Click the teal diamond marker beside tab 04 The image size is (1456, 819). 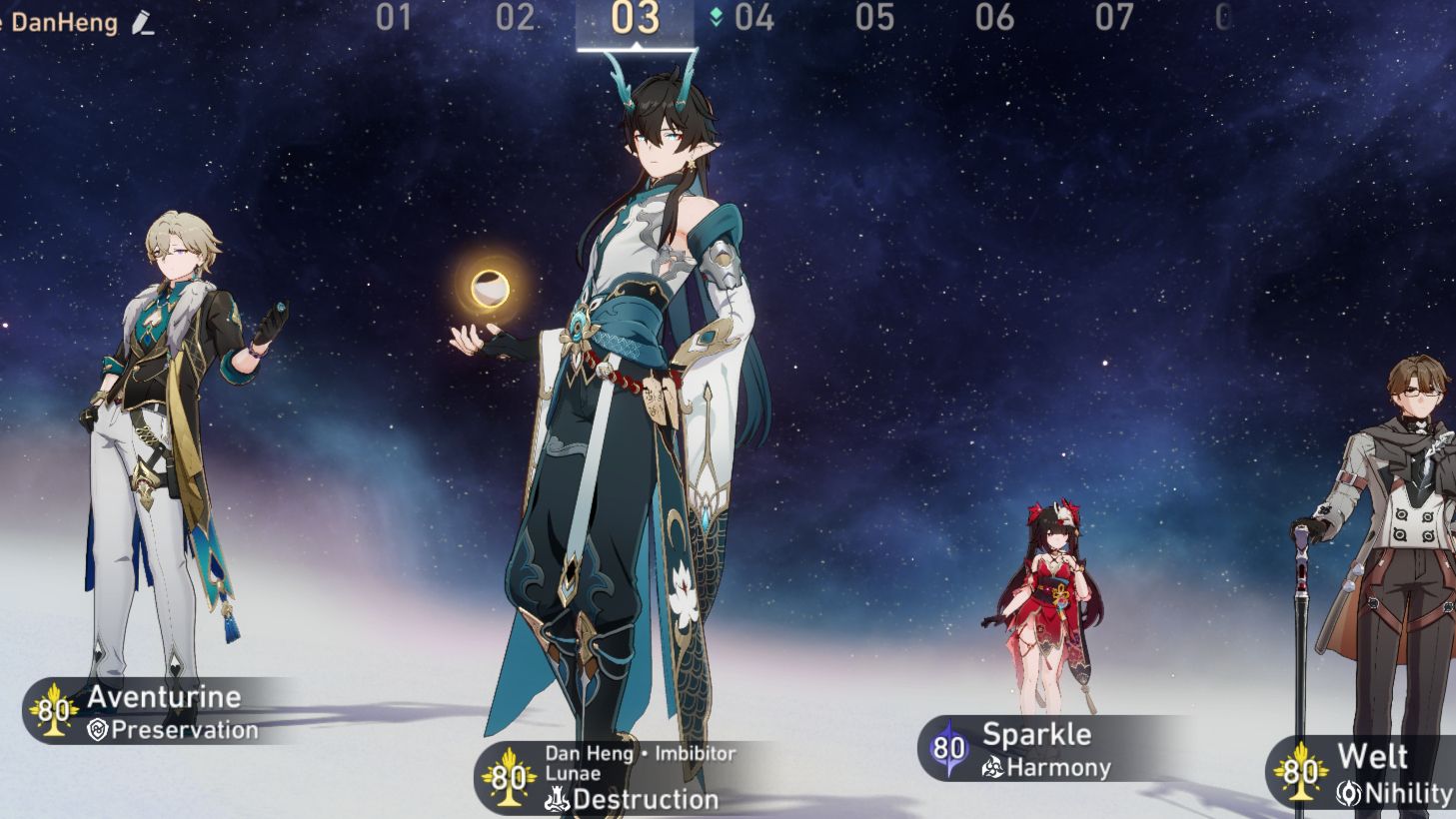coord(715,16)
